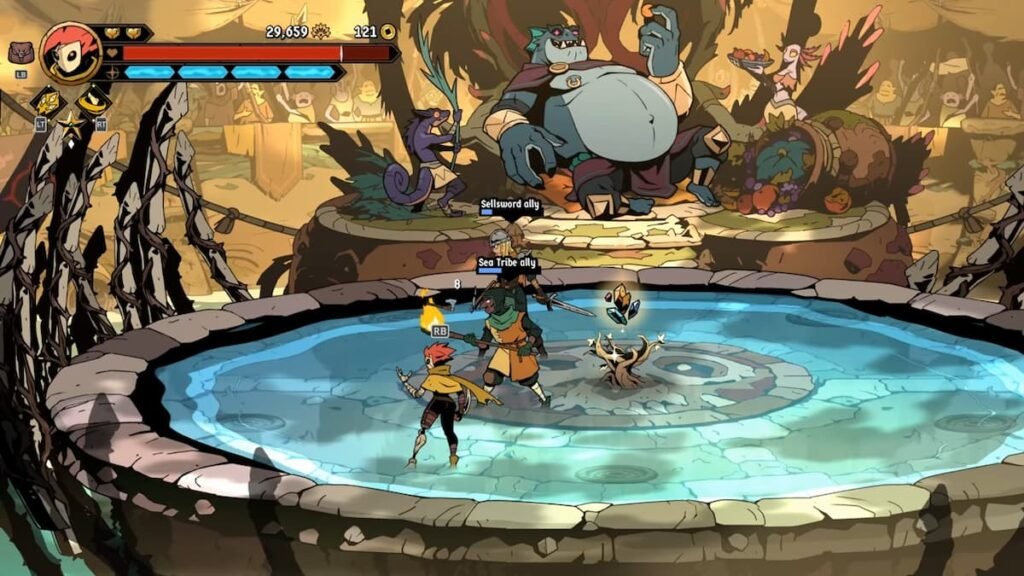Open the bear-face companion icon
The width and height of the screenshot is (1024, 576).
point(19,53)
